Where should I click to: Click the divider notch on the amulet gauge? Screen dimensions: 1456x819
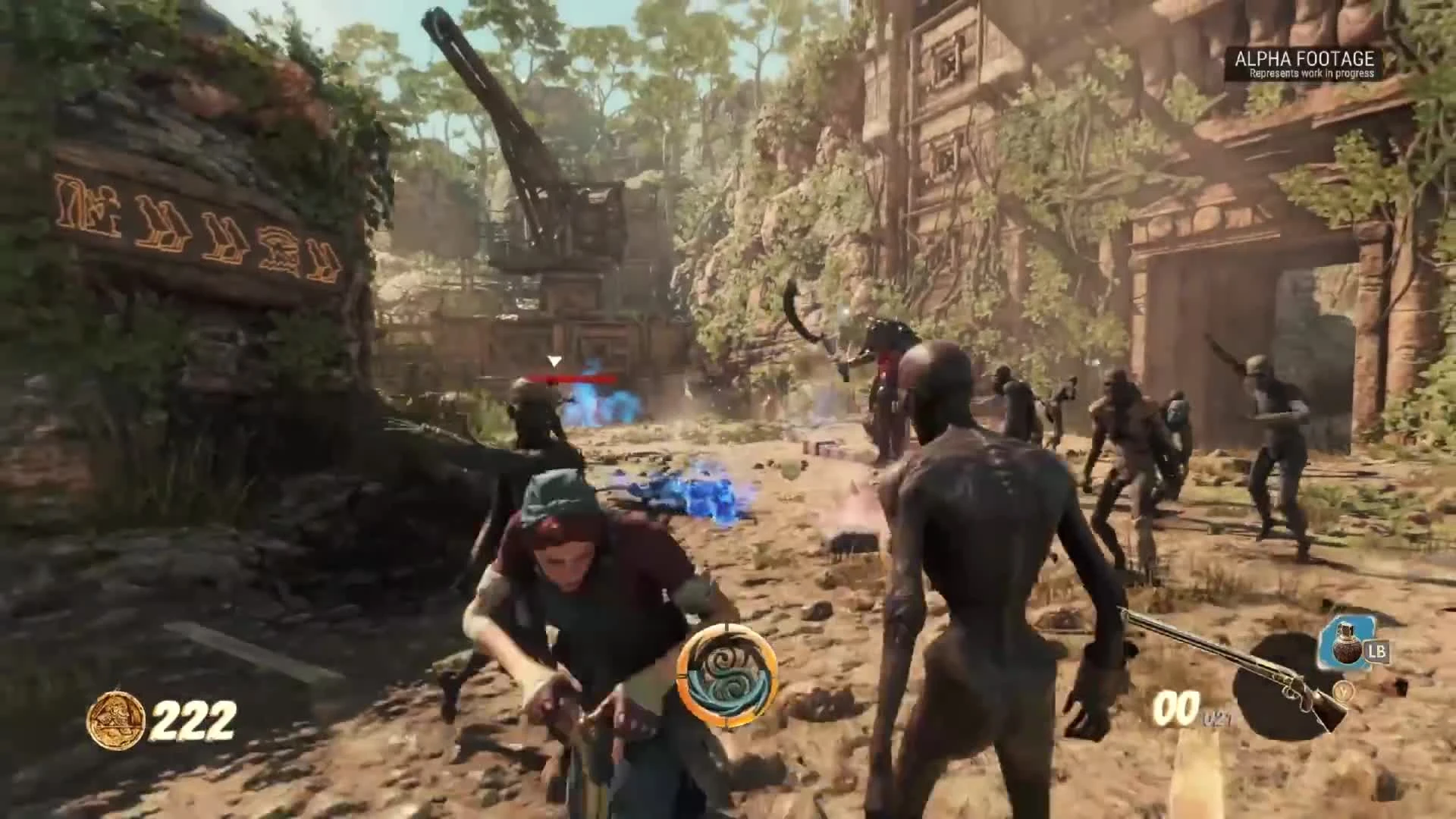(x=680, y=675)
